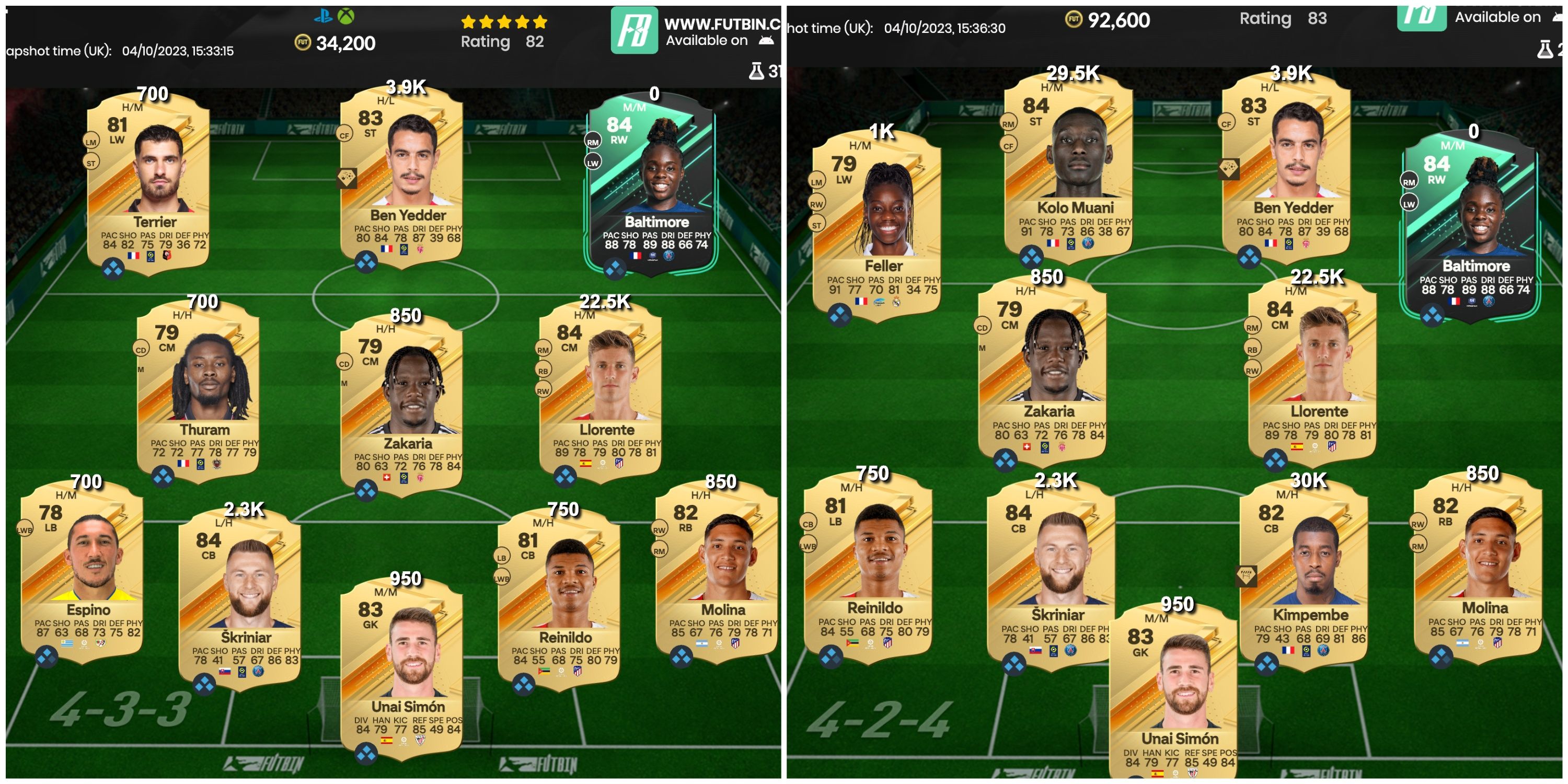Toggle the chemistry diamond under Unai Simón
This screenshot has width=1568, height=784.
coord(367,753)
